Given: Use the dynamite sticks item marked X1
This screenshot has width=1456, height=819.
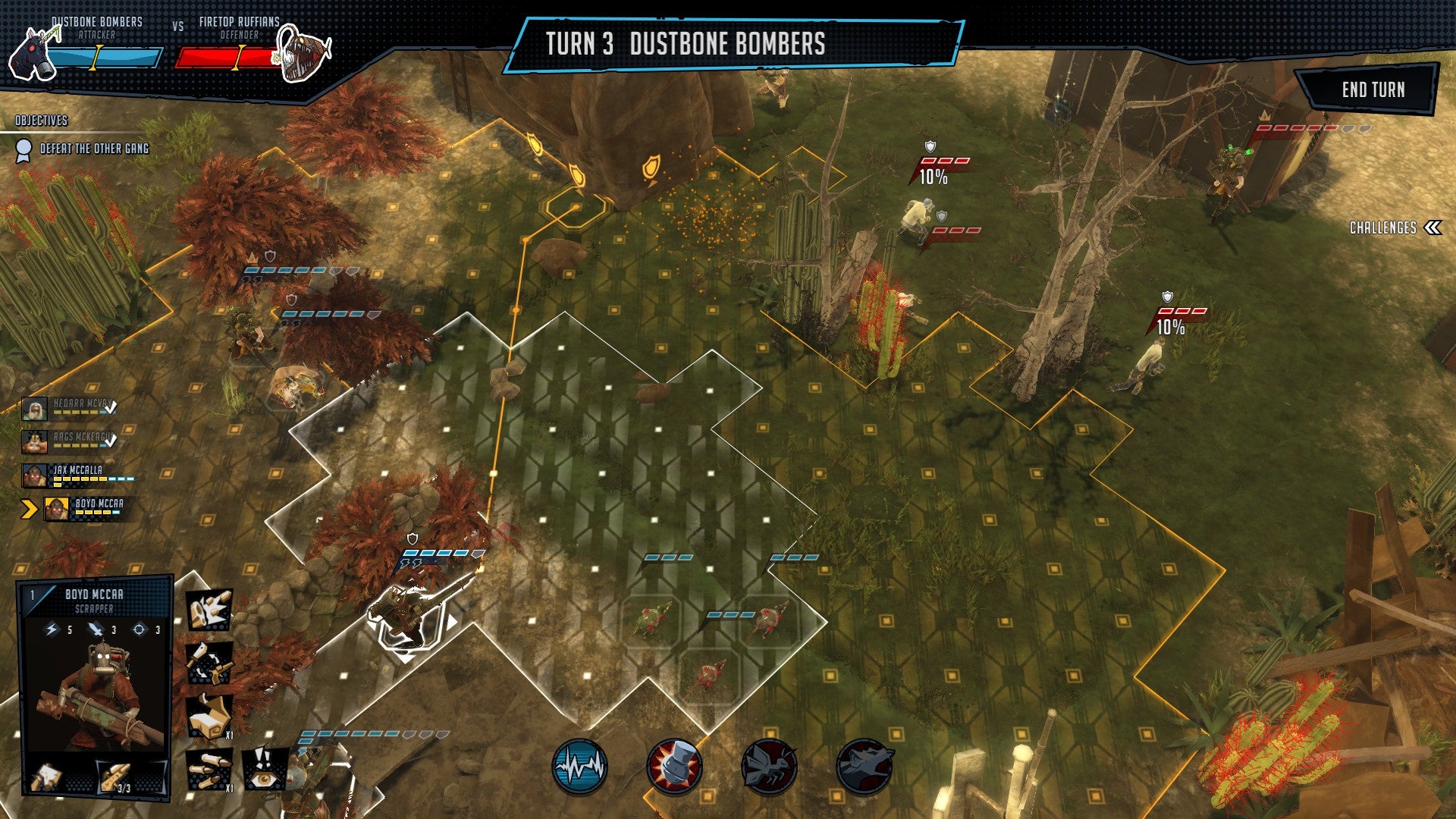Looking at the screenshot, I should (209, 771).
